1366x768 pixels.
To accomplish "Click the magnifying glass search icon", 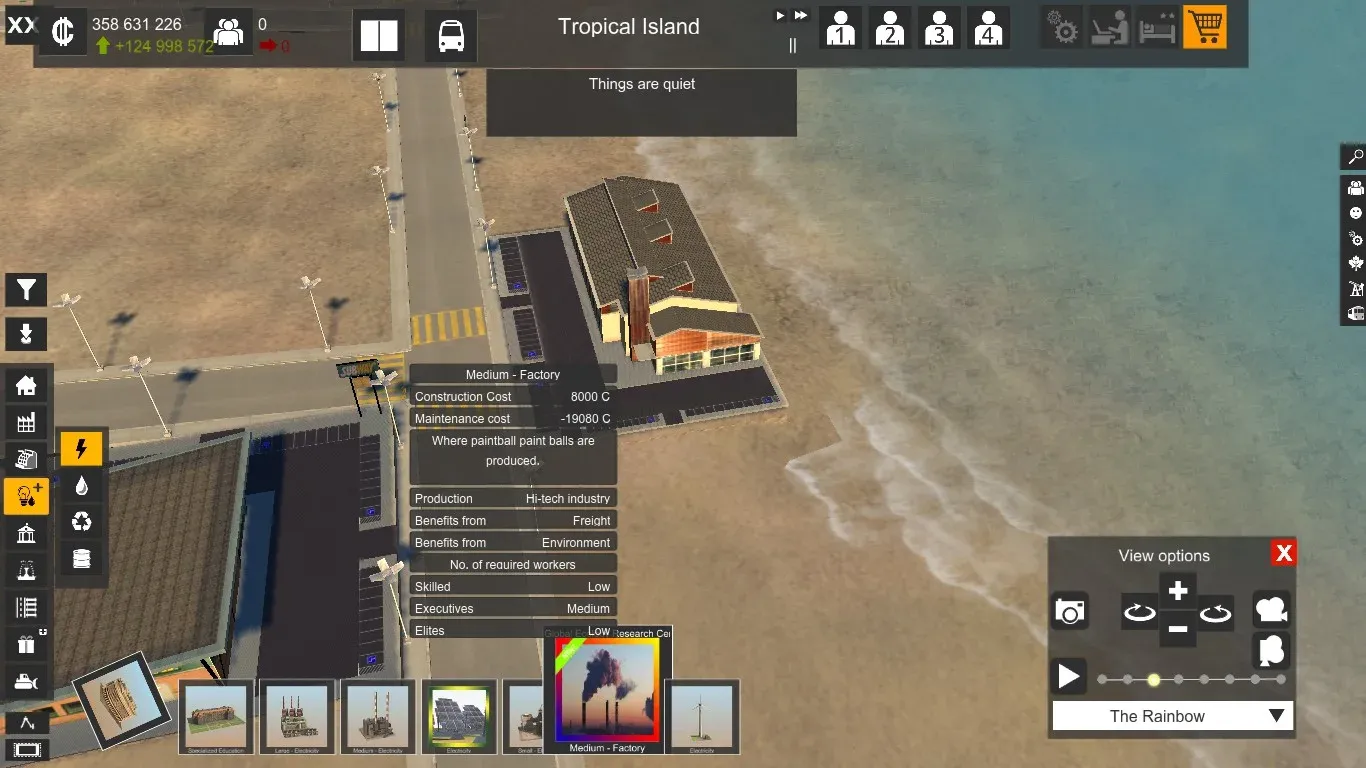I will pos(1355,157).
